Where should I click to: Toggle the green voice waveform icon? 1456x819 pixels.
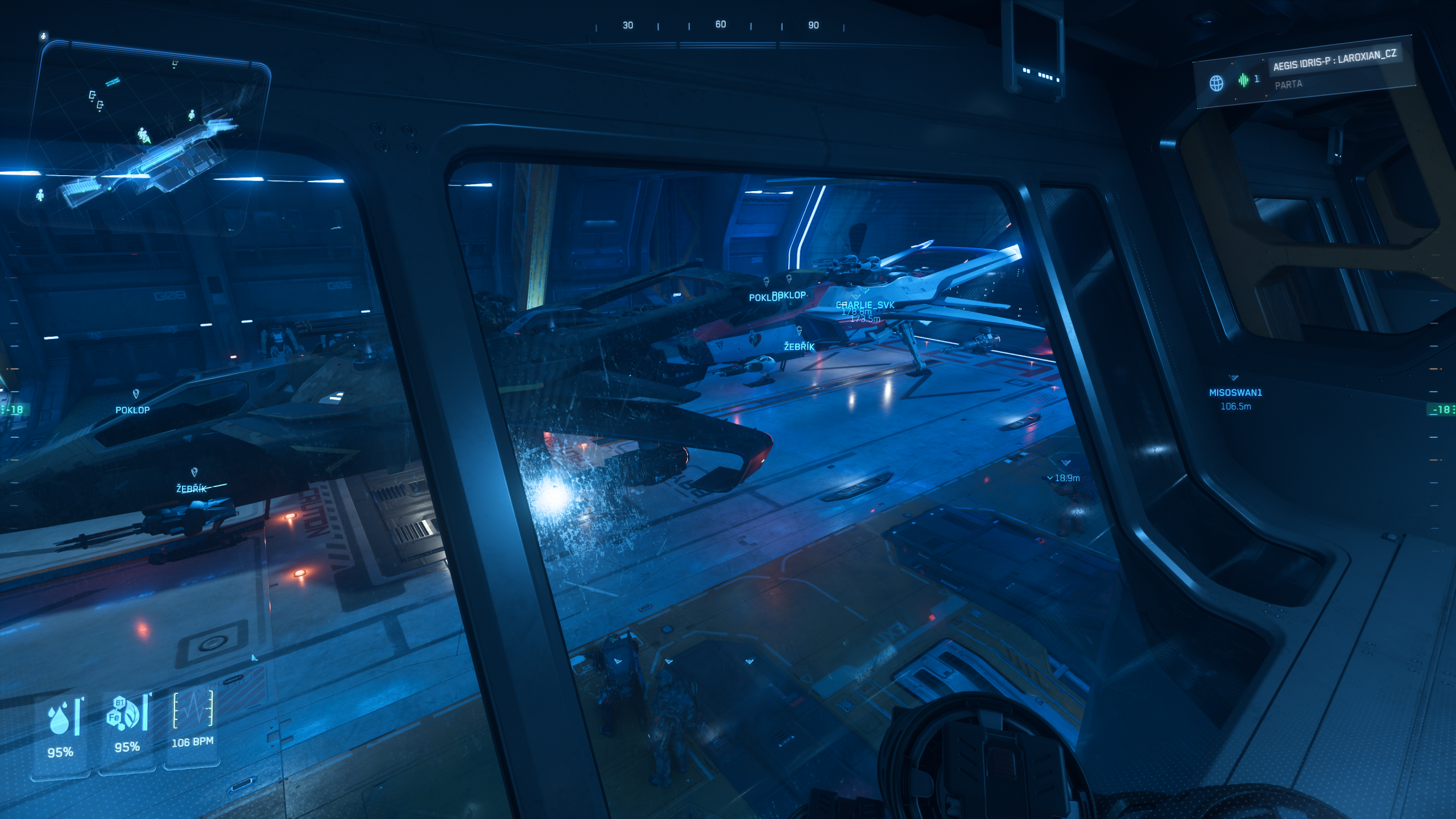click(1244, 80)
